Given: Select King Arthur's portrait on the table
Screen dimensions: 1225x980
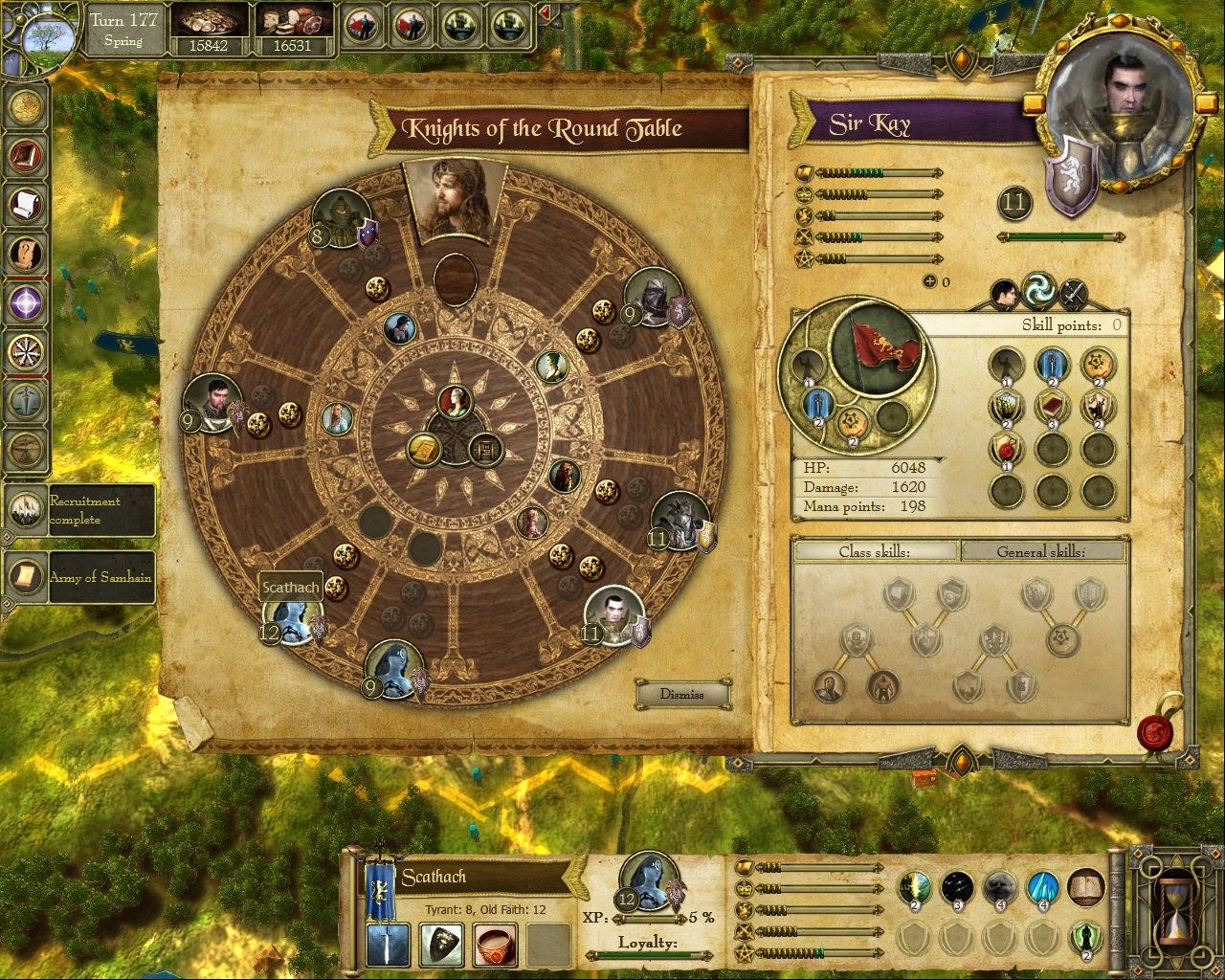Looking at the screenshot, I should tap(442, 201).
